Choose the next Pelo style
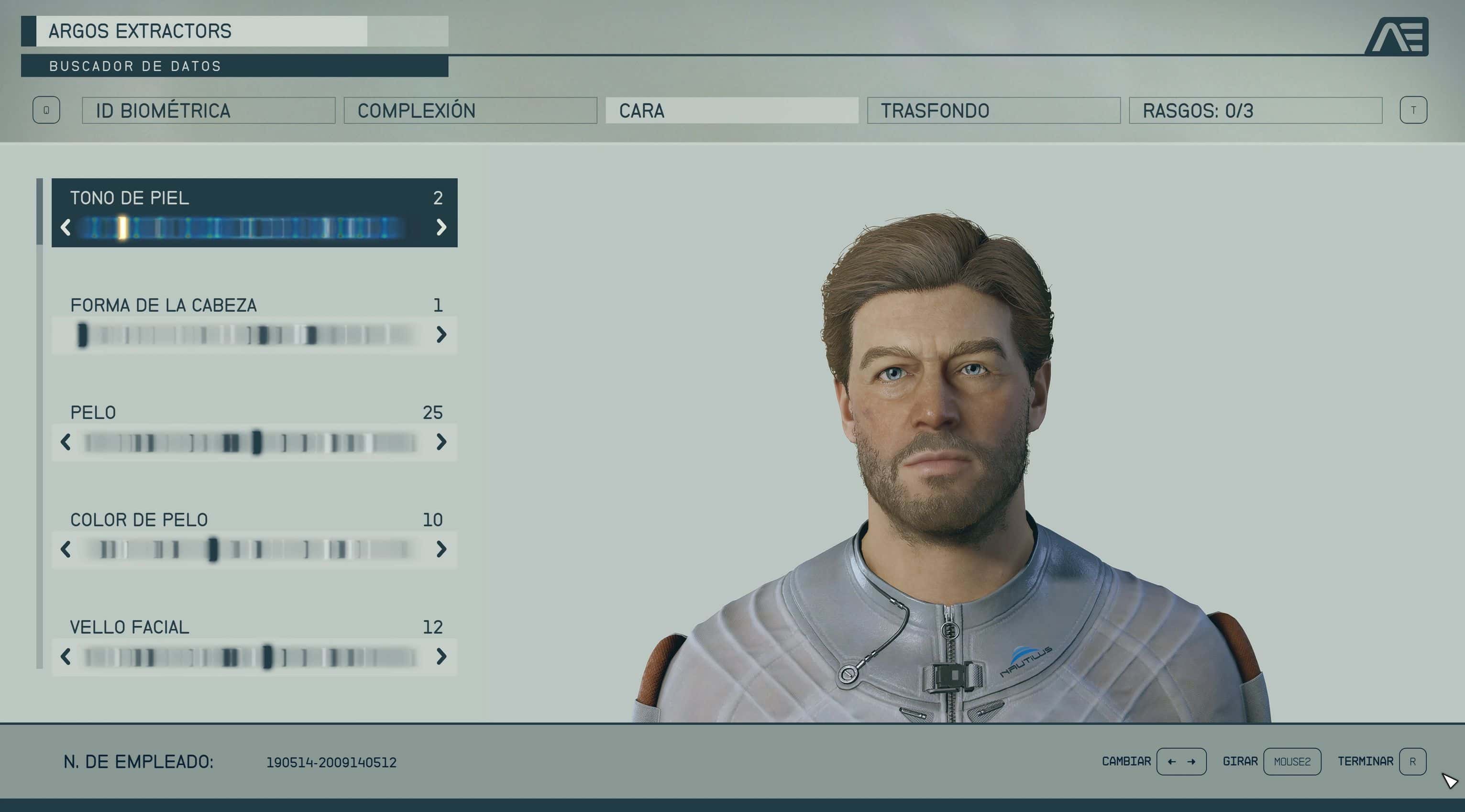The image size is (1465, 812). (441, 442)
